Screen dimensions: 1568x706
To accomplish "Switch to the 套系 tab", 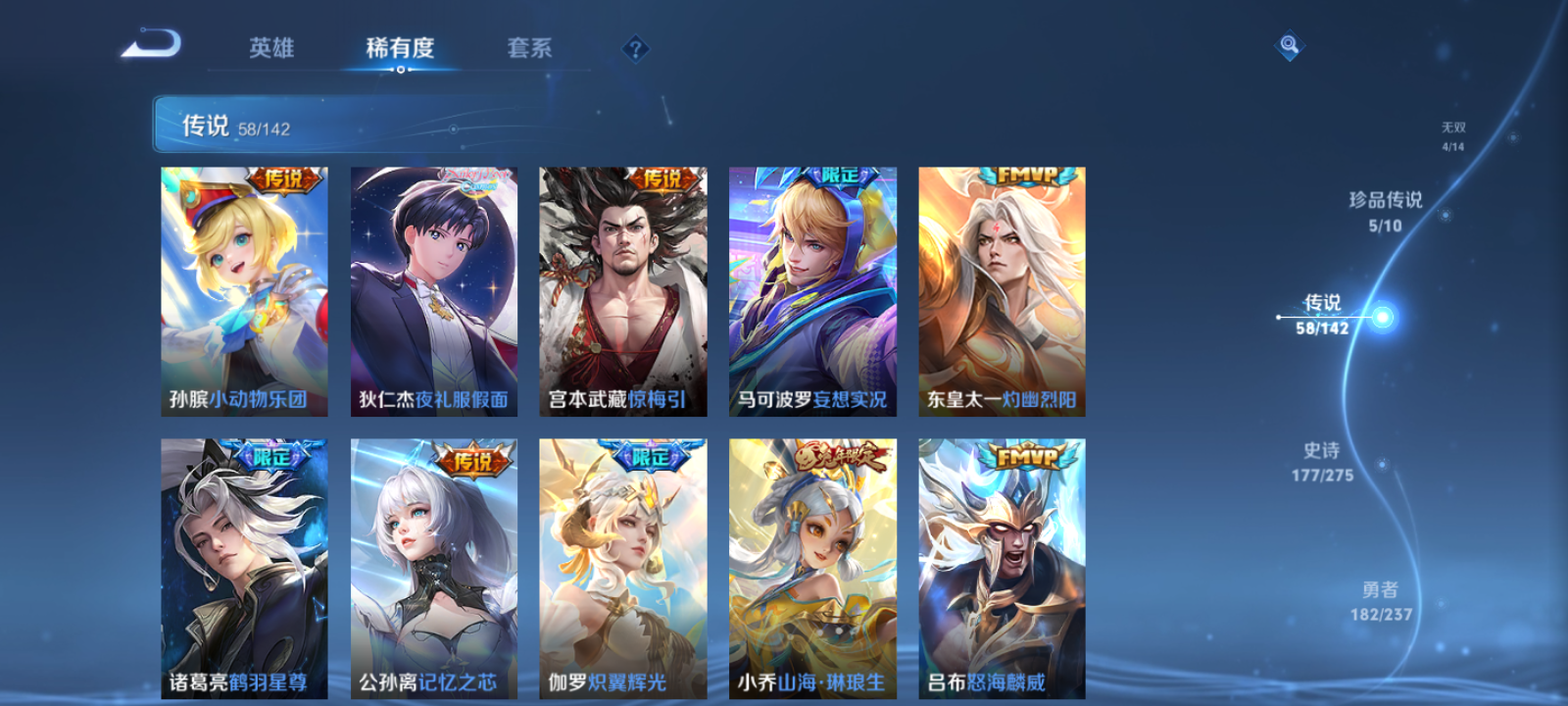I will click(529, 48).
